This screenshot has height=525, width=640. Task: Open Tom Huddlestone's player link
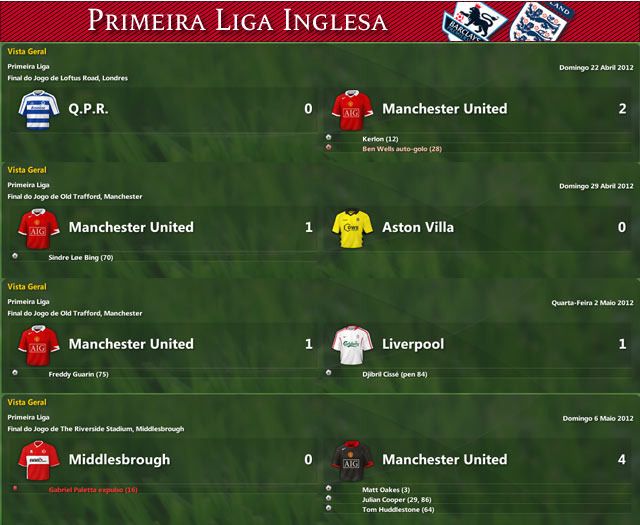point(397,510)
